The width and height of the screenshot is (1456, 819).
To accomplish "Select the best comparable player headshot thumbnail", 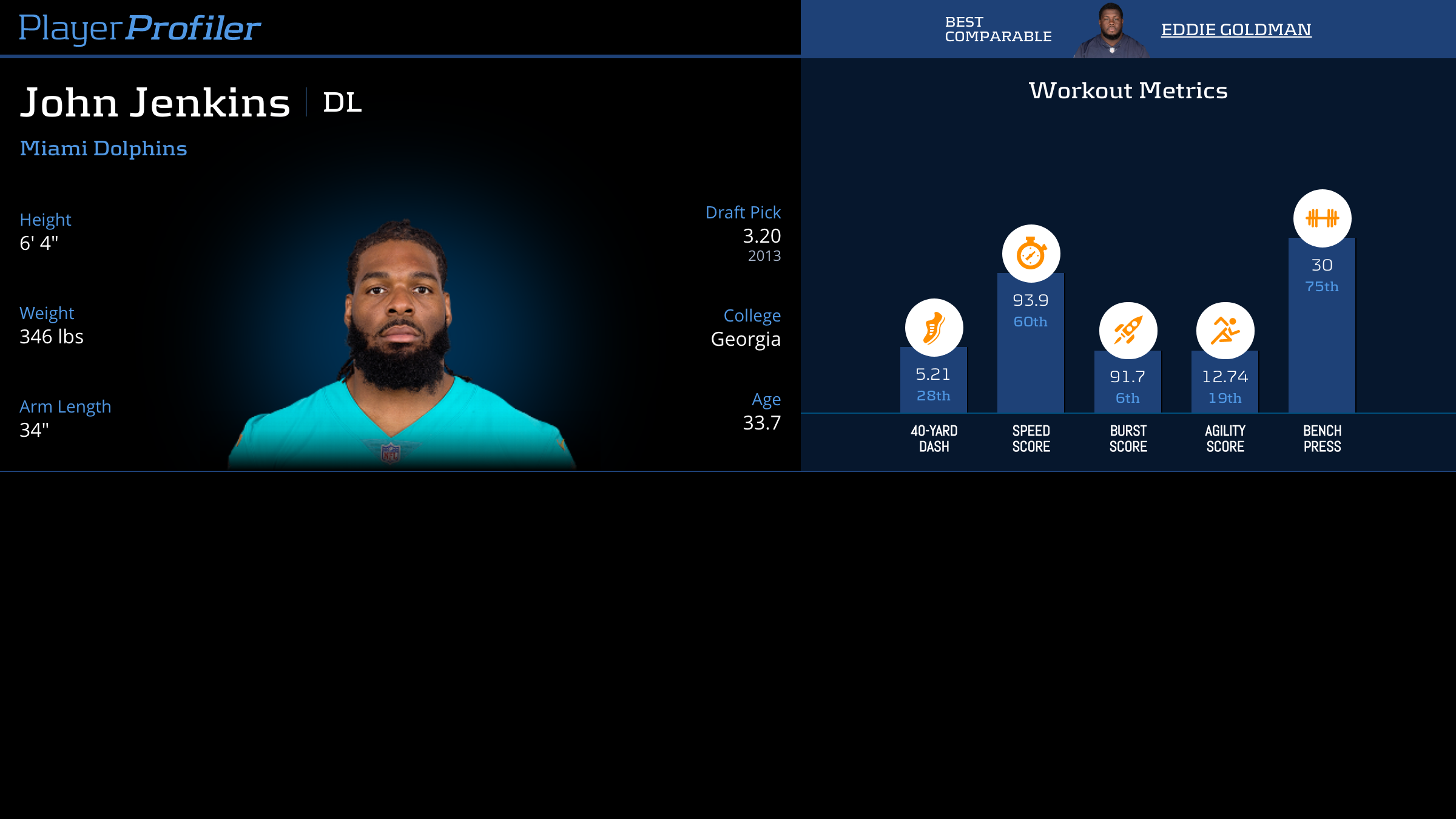I will [1110, 31].
